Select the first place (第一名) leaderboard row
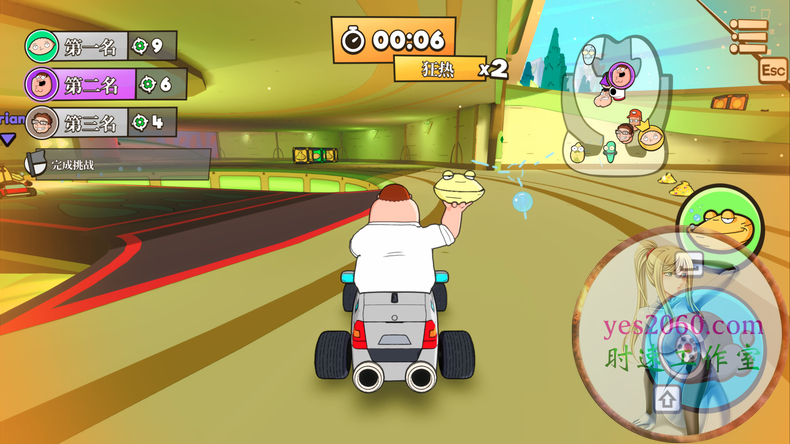790x444 pixels. tap(100, 45)
